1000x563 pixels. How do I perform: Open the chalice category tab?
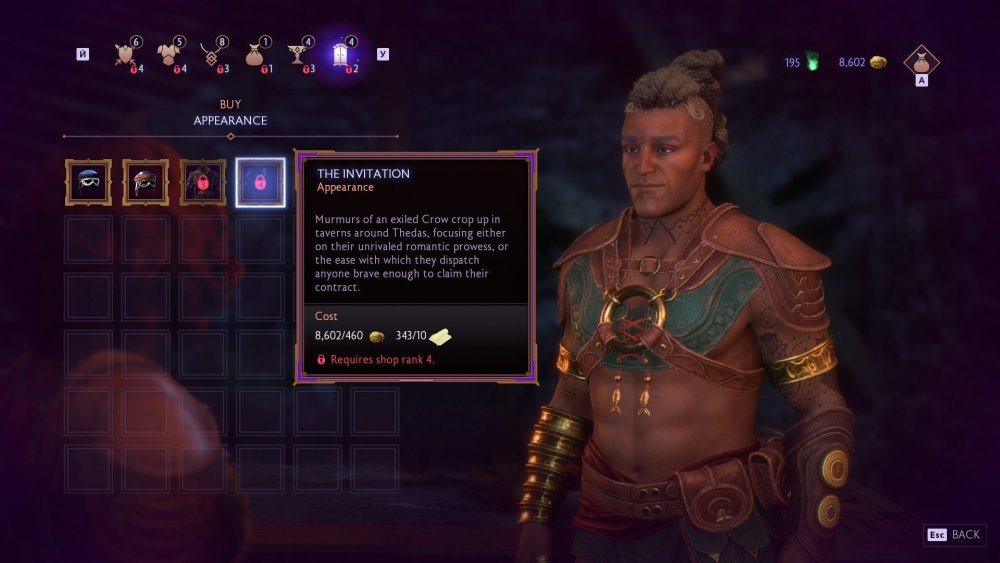(297, 54)
